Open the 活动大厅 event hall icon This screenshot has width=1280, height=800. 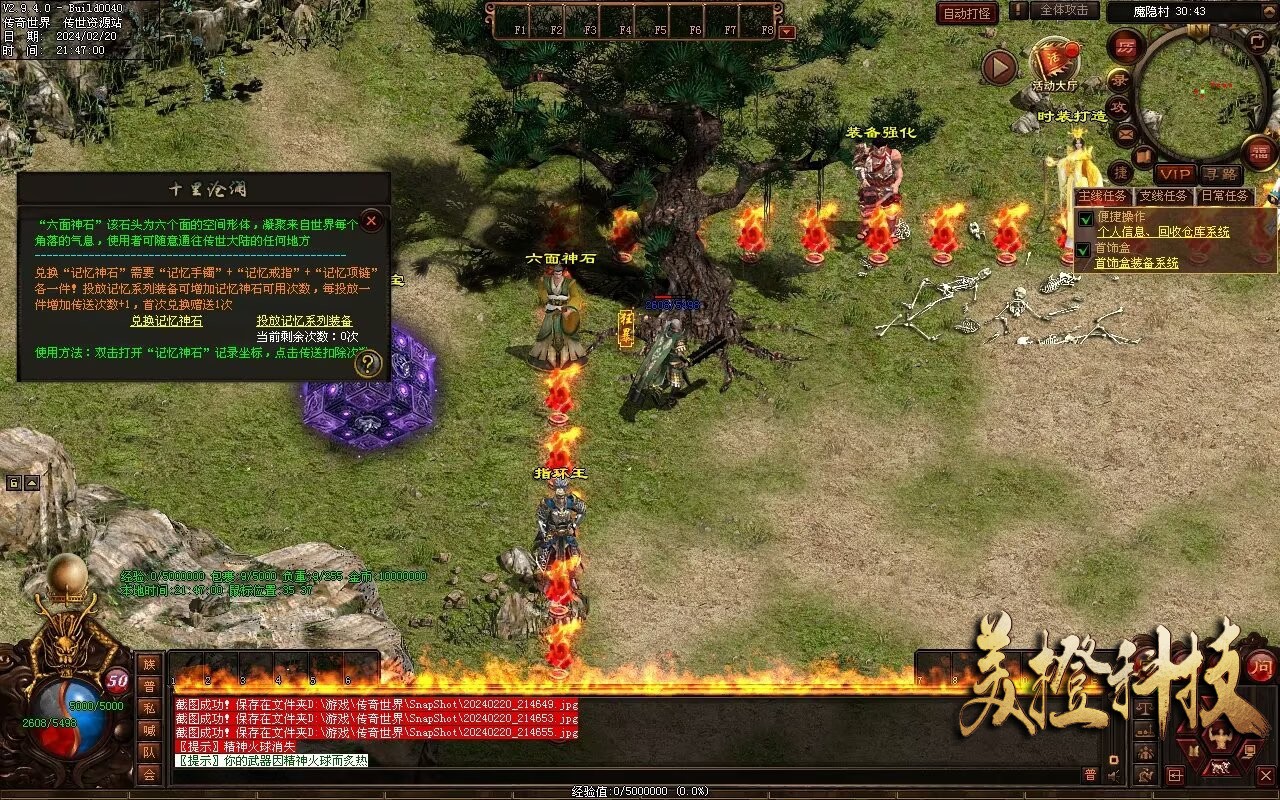coord(1054,66)
